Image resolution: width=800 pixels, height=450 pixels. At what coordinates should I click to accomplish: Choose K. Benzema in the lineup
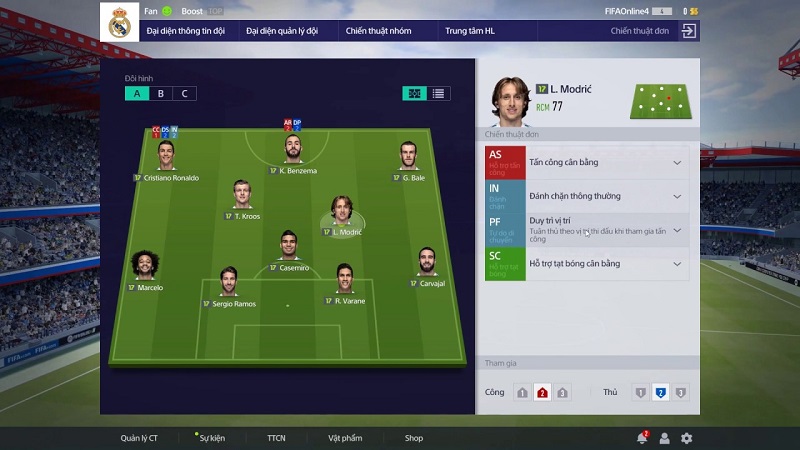[x=292, y=150]
